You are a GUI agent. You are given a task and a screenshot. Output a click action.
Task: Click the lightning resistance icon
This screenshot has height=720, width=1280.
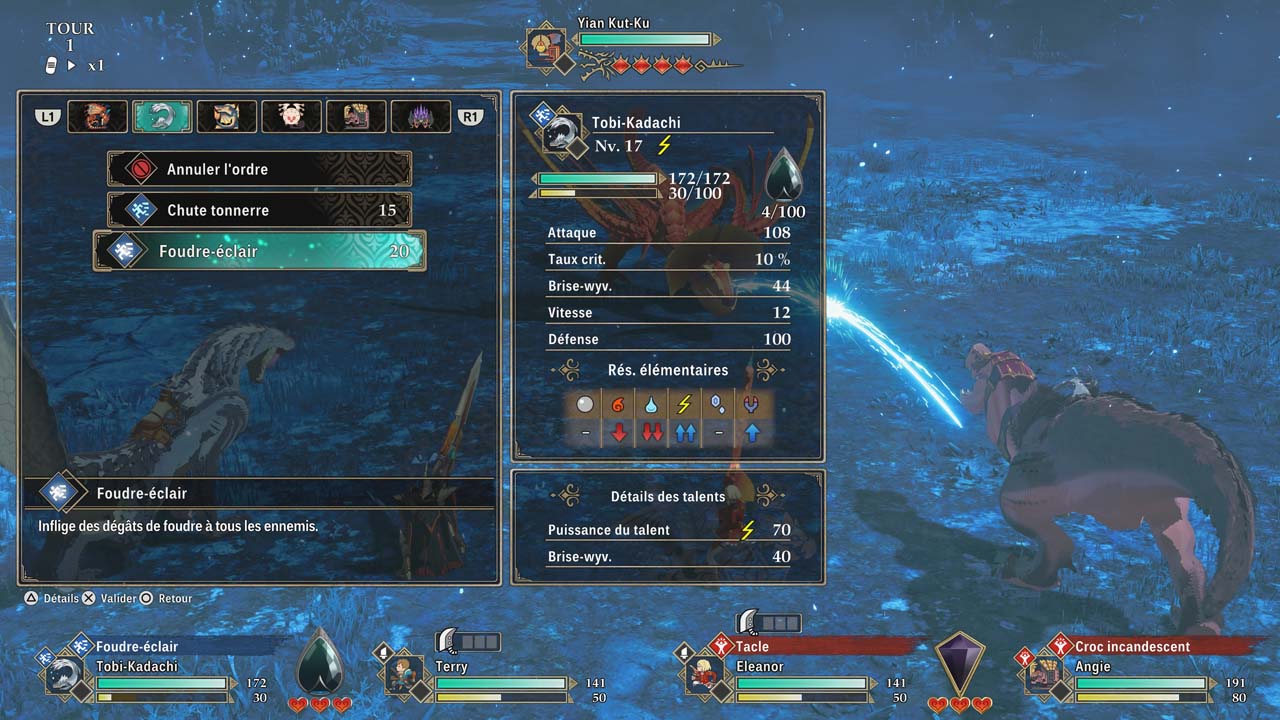[x=684, y=404]
